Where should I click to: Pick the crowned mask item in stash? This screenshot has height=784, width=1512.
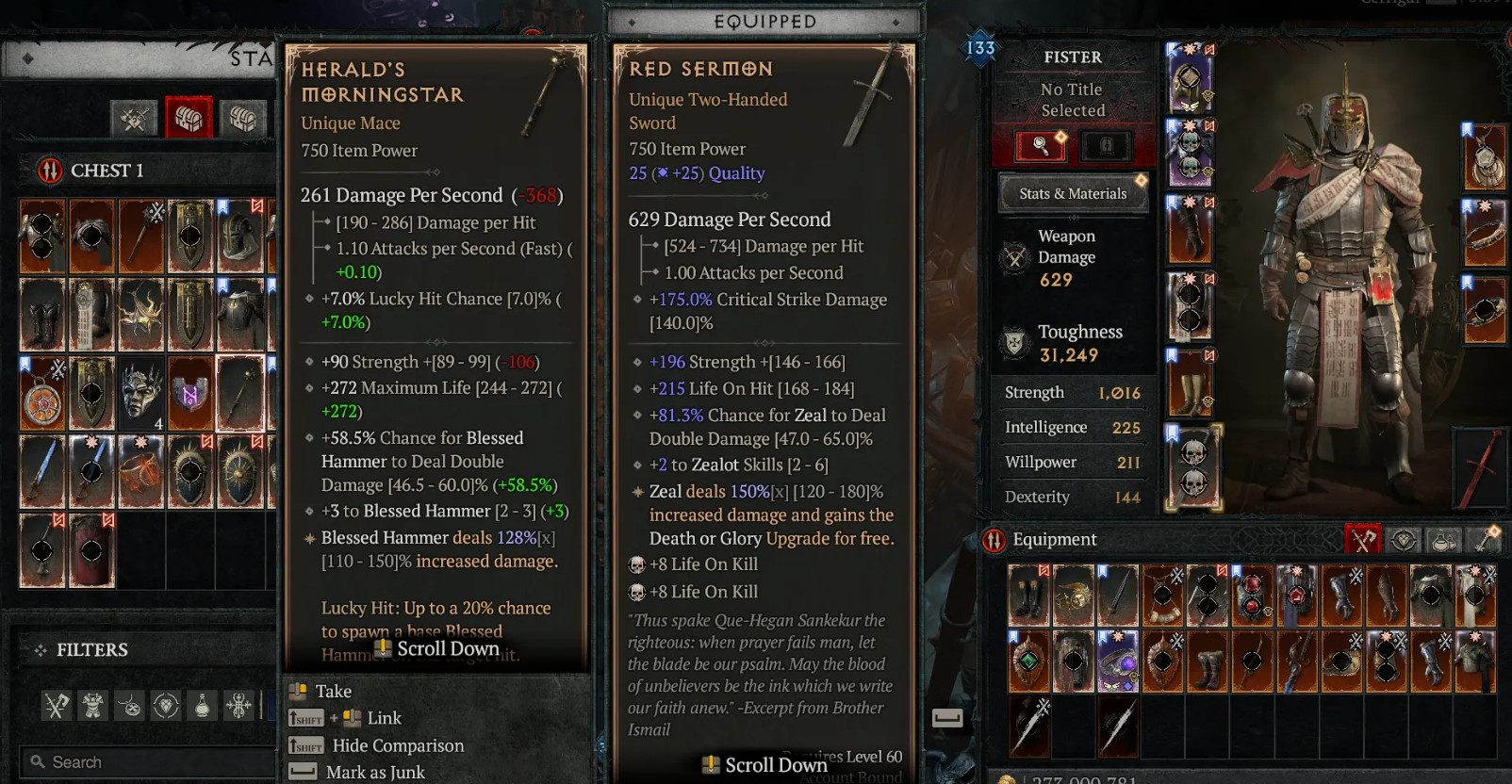141,393
